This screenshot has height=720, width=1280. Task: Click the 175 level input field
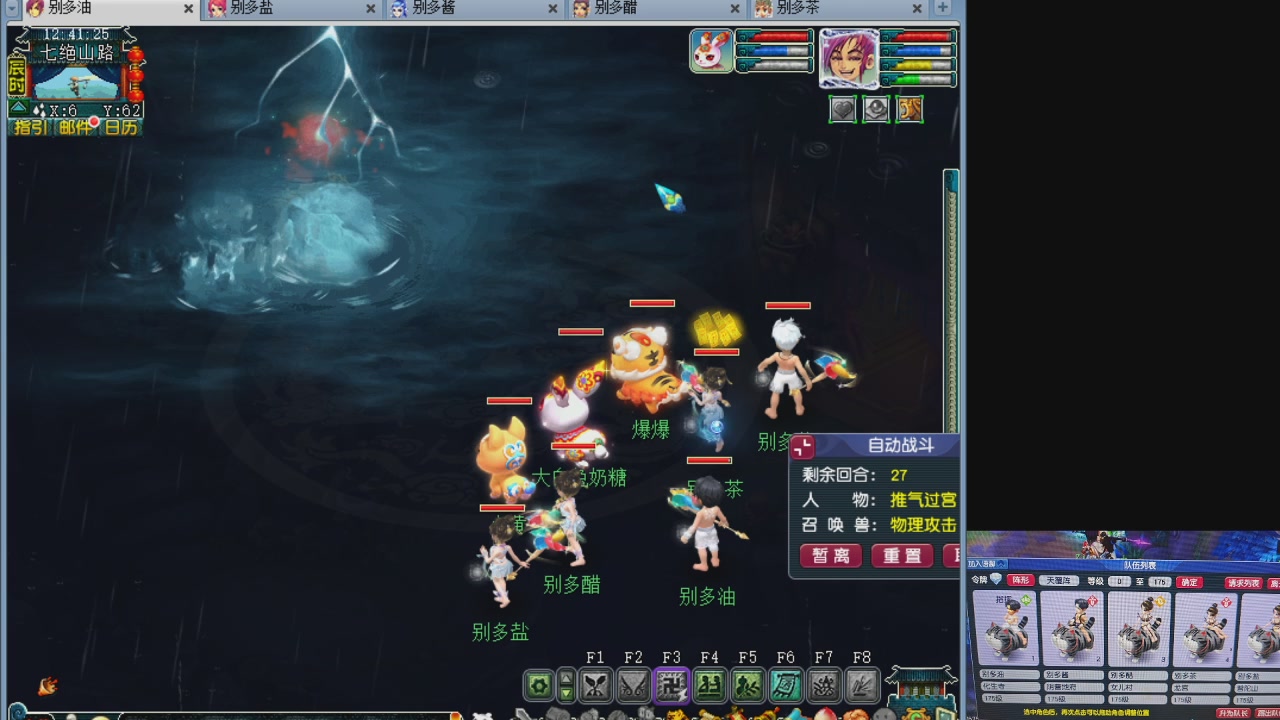(1161, 582)
